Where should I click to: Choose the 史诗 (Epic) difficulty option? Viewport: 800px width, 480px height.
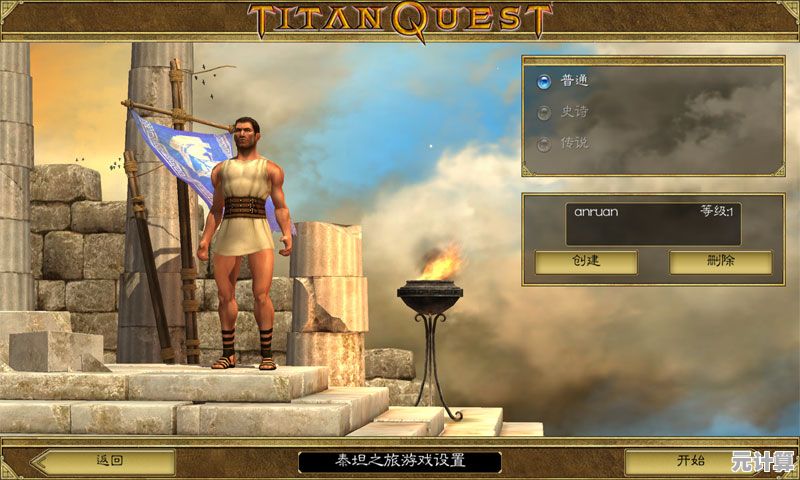click(545, 112)
